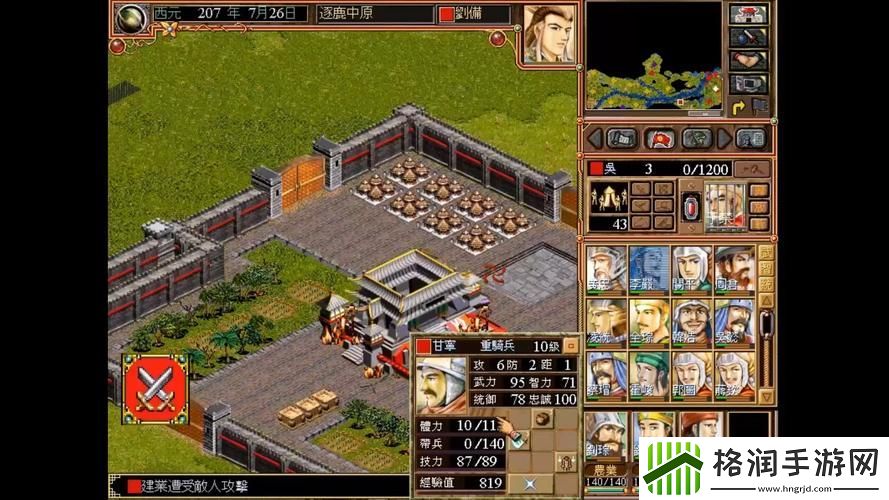Open the red flag command tab
This screenshot has height=500, width=889.
point(660,138)
